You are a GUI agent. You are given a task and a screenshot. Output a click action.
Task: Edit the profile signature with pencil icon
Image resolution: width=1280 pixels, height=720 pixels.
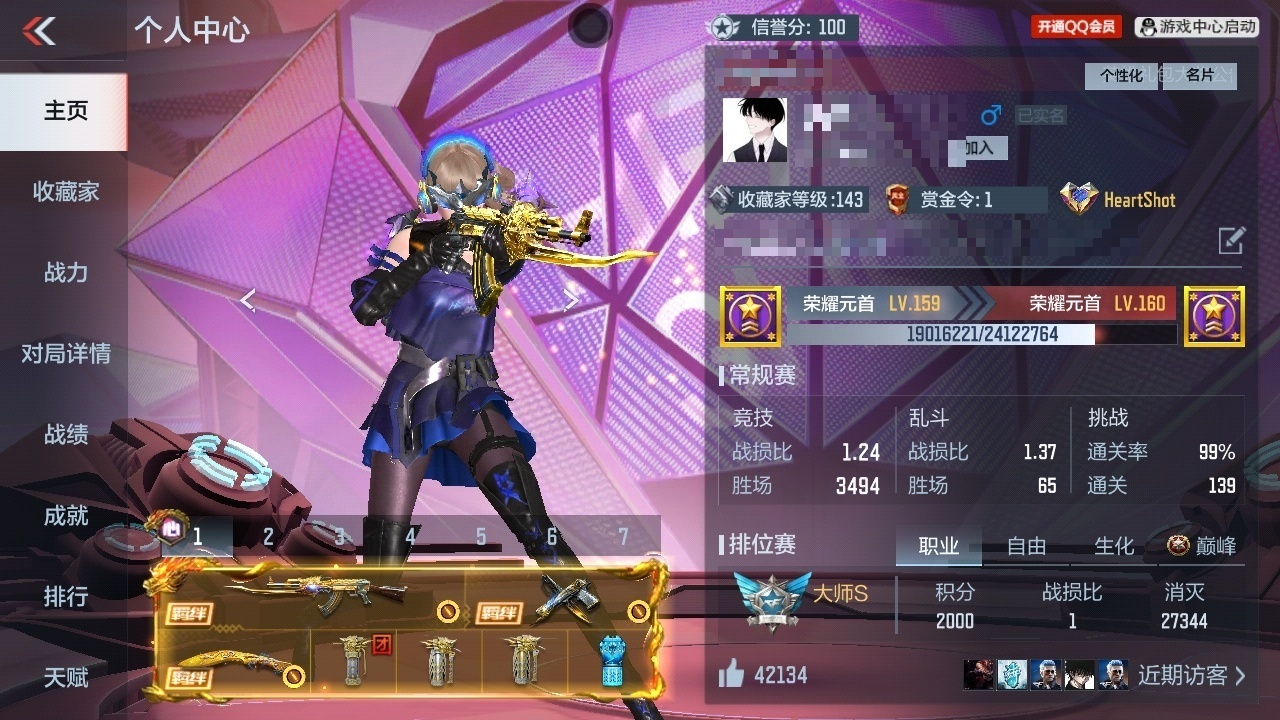pyautogui.click(x=1231, y=240)
